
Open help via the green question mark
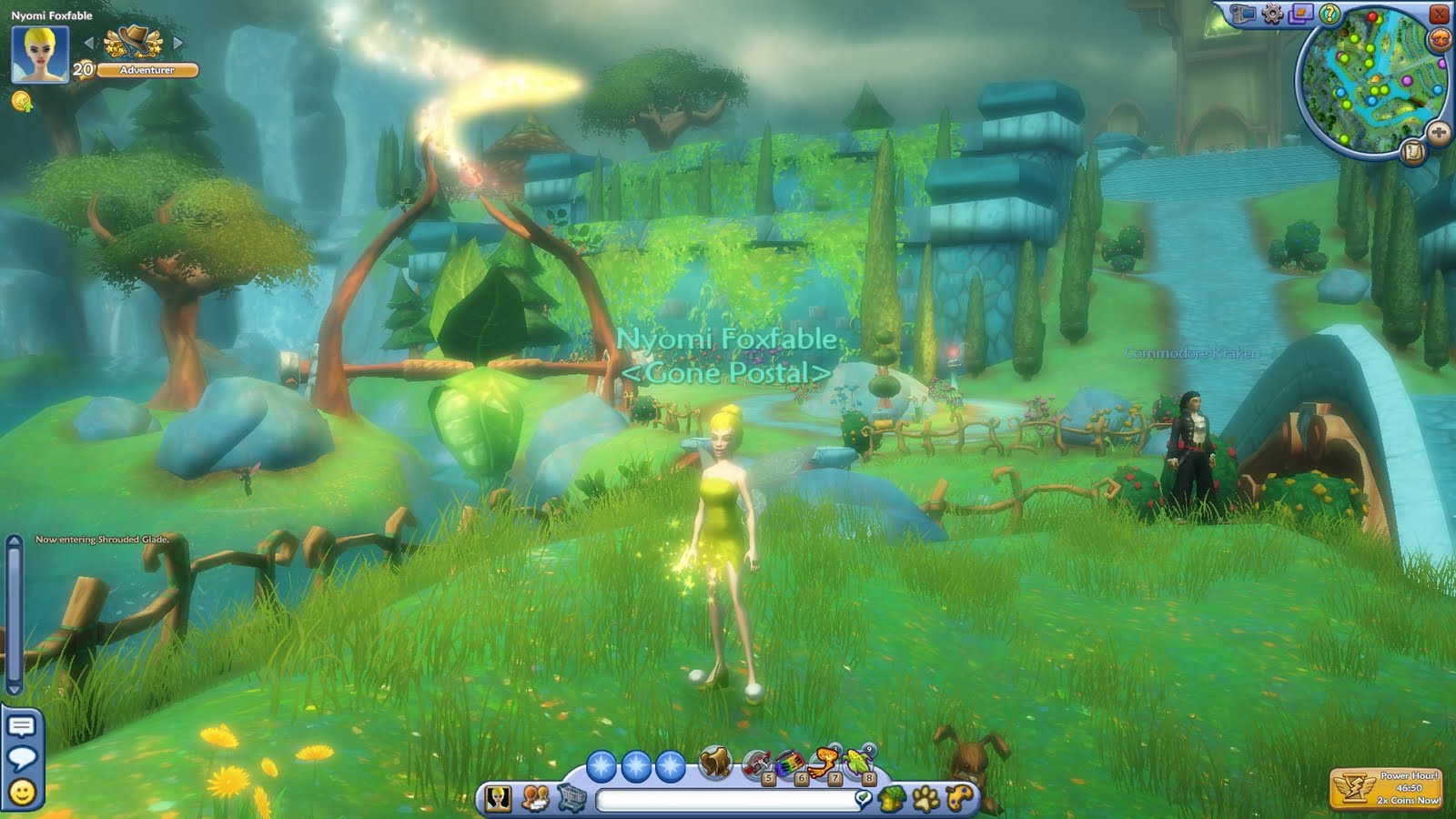tap(1331, 15)
